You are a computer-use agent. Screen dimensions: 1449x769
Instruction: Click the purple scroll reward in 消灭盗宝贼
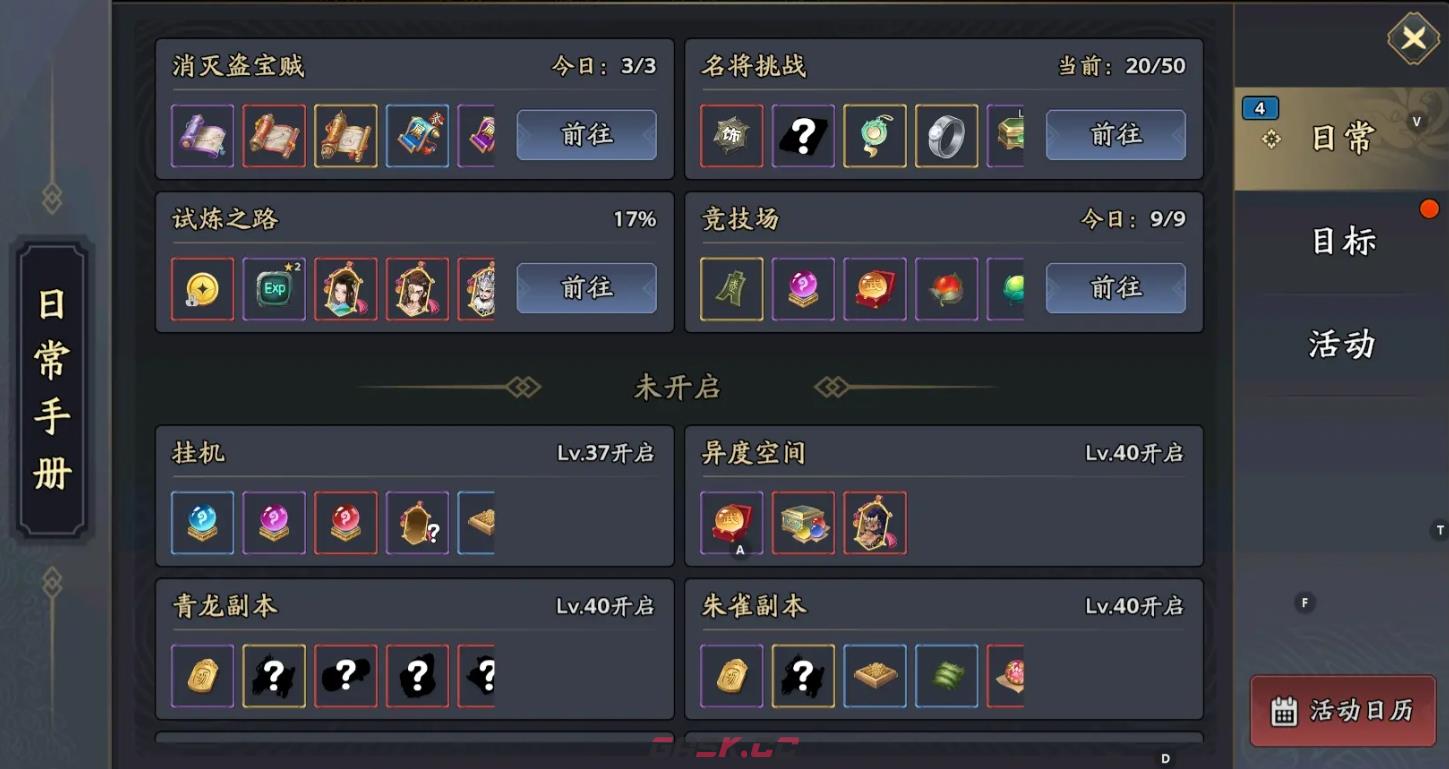point(202,135)
